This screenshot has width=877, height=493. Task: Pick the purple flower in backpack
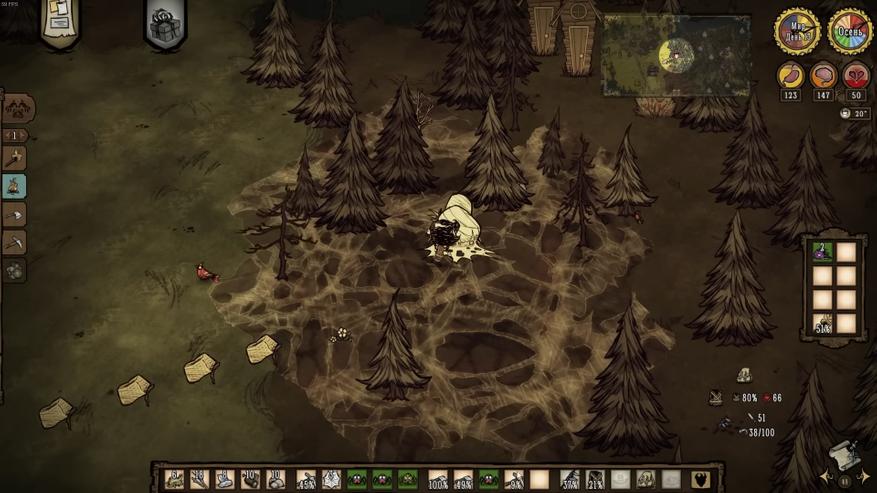pyautogui.click(x=822, y=252)
